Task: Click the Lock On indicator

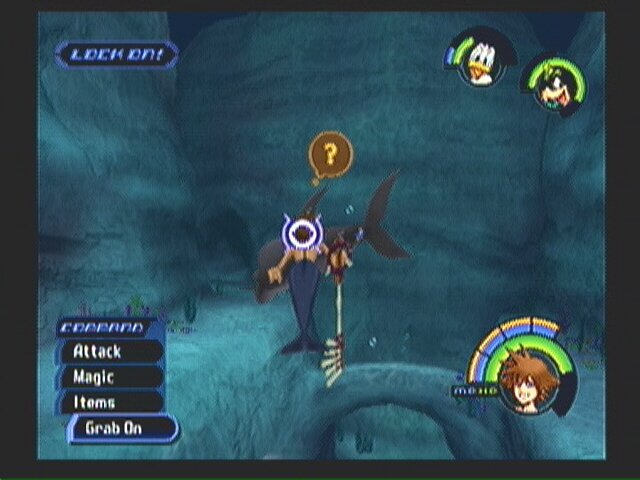Action: tap(116, 54)
